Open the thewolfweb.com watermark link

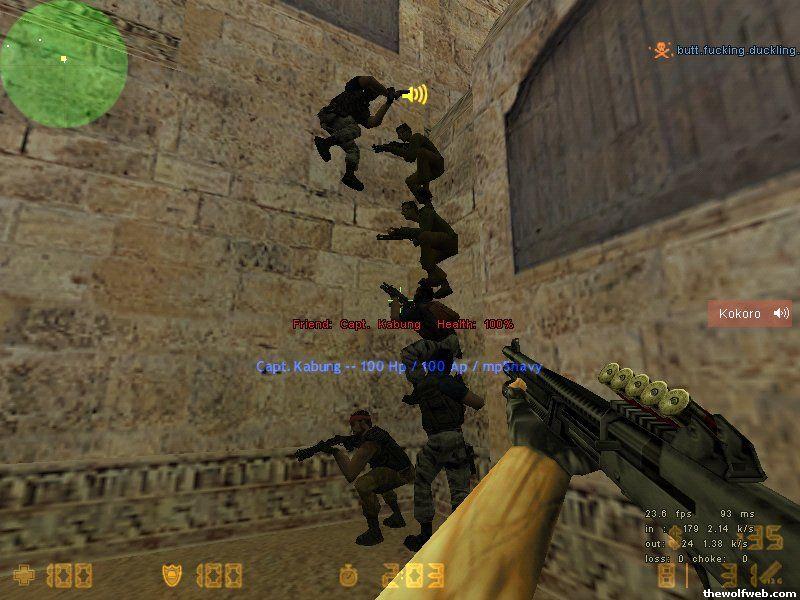(x=751, y=593)
